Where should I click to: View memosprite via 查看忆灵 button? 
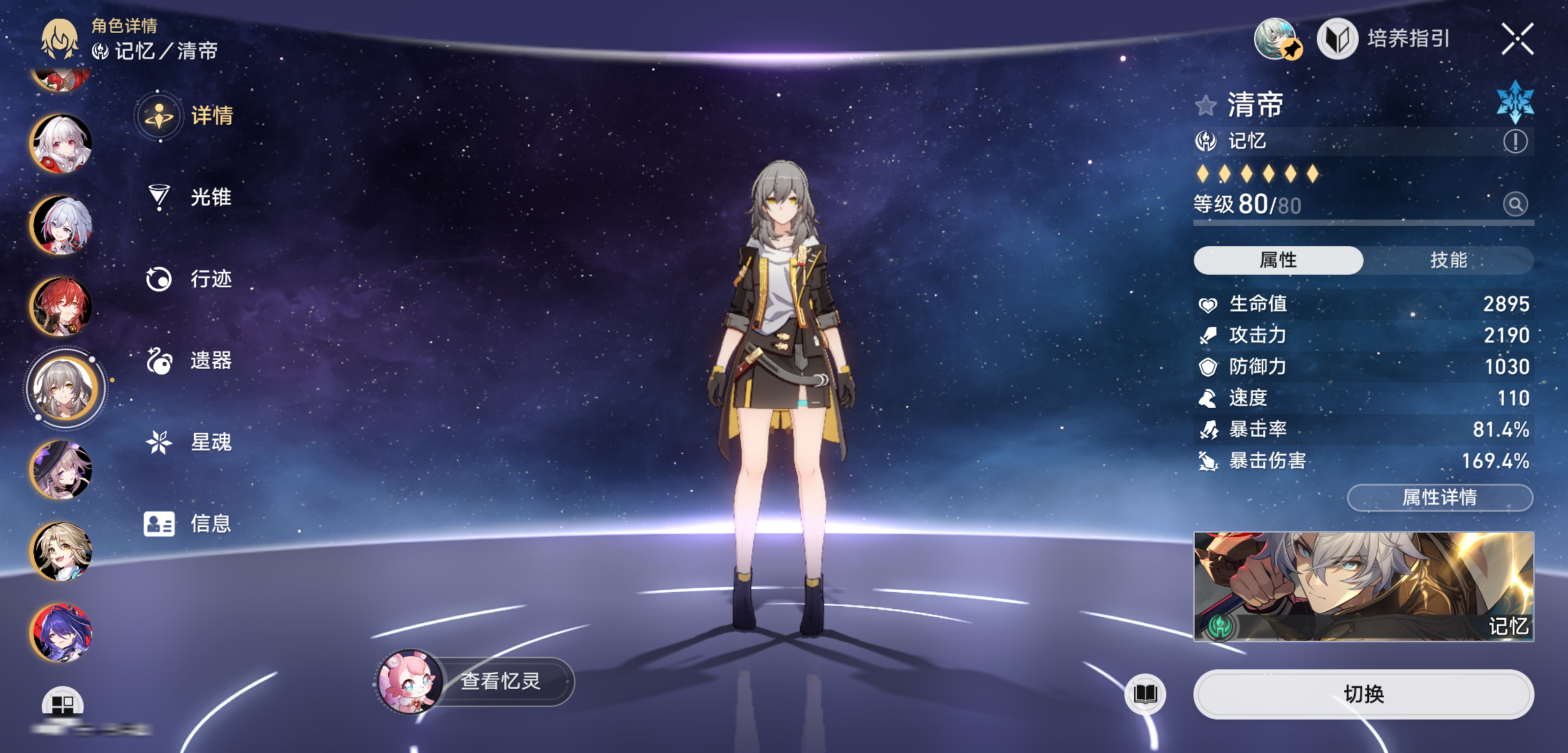tap(499, 681)
